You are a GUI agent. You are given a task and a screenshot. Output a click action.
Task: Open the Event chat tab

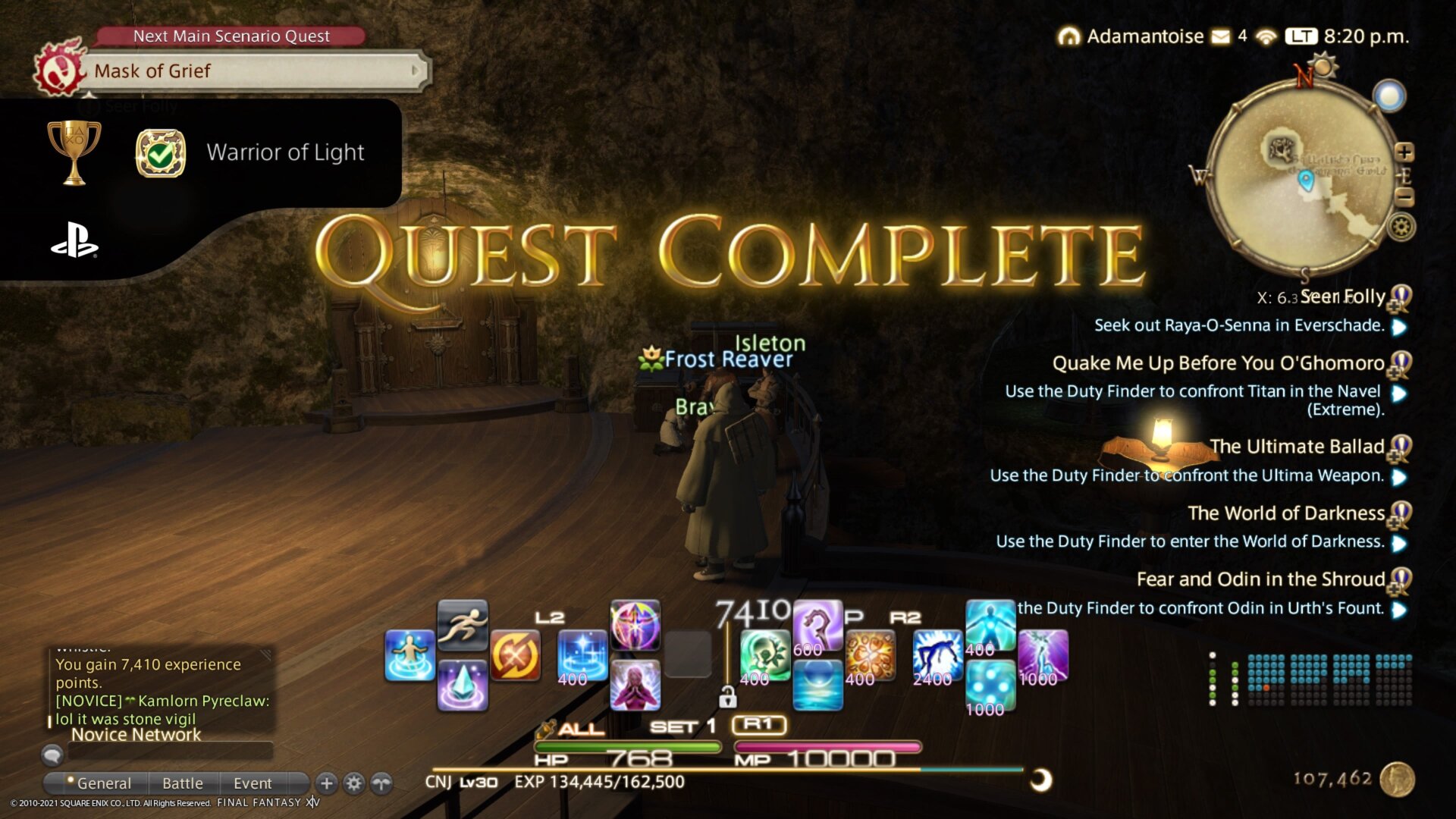pyautogui.click(x=253, y=783)
